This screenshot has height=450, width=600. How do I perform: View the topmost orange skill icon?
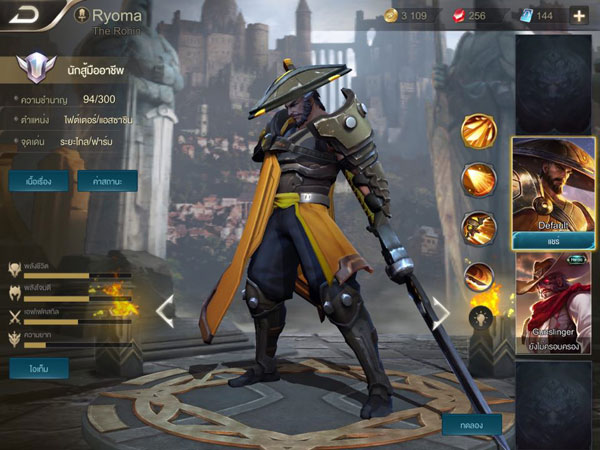(479, 132)
